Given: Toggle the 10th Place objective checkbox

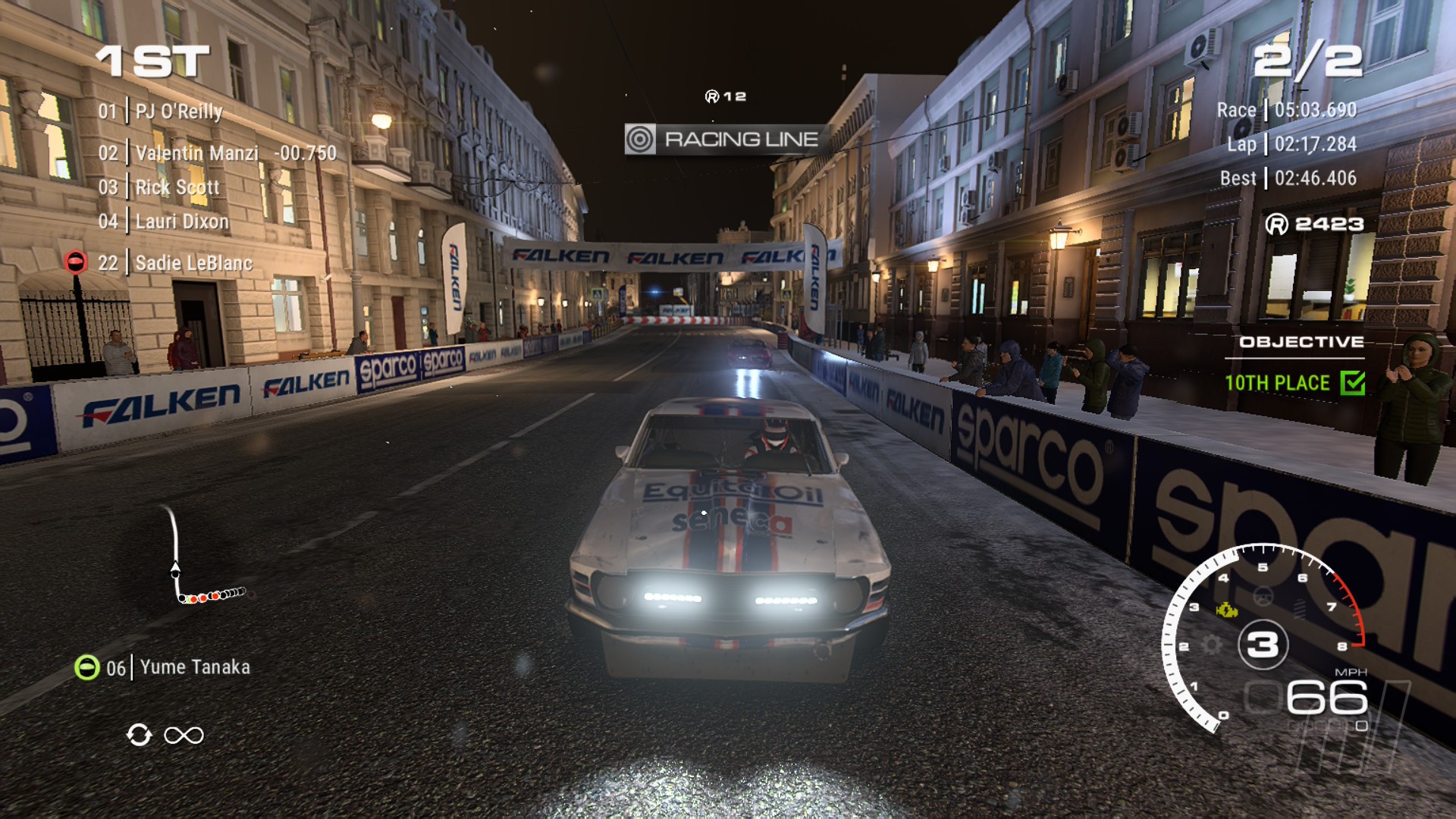Looking at the screenshot, I should 1352,383.
